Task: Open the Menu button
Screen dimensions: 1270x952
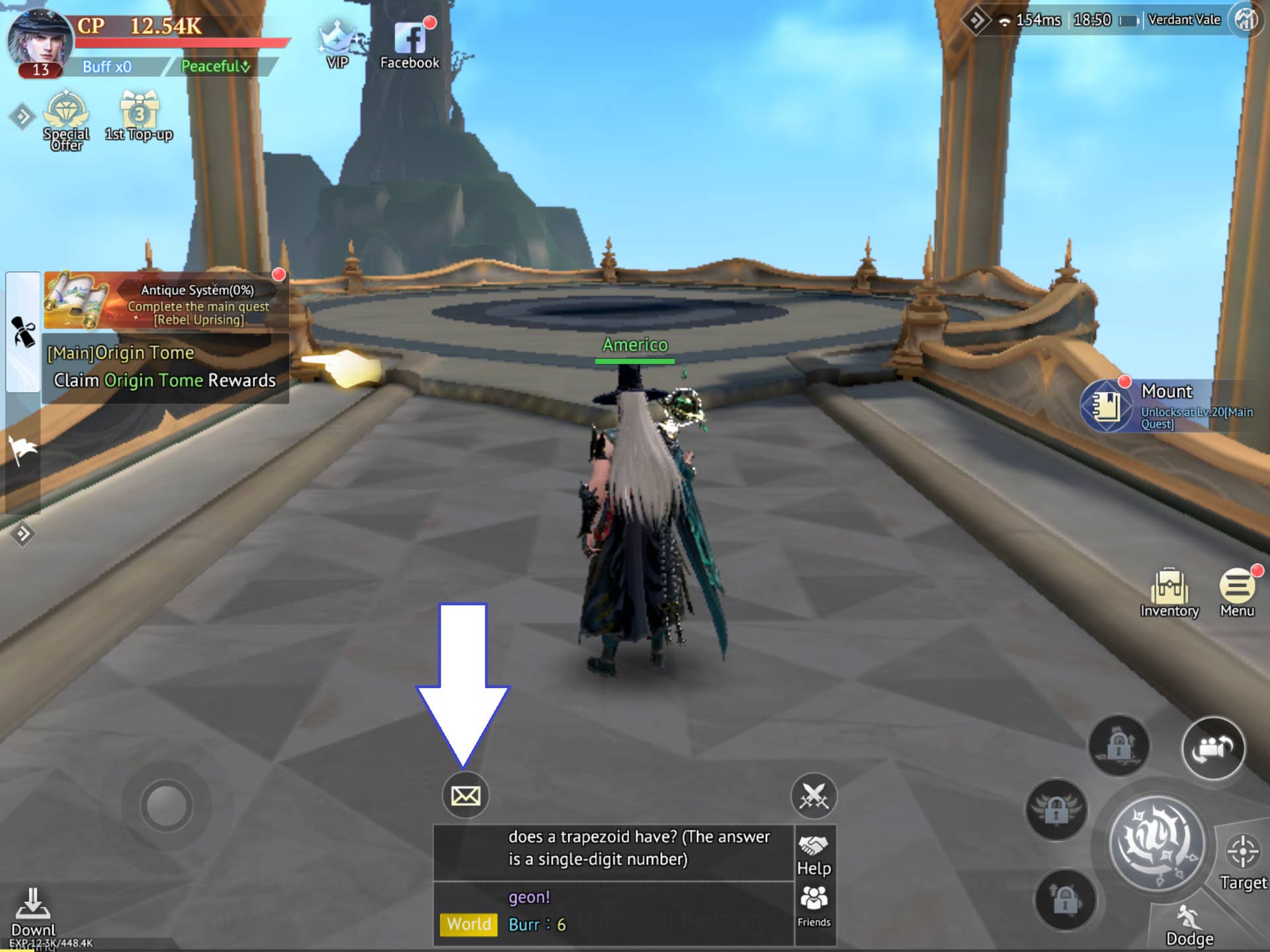Action: 1237,592
